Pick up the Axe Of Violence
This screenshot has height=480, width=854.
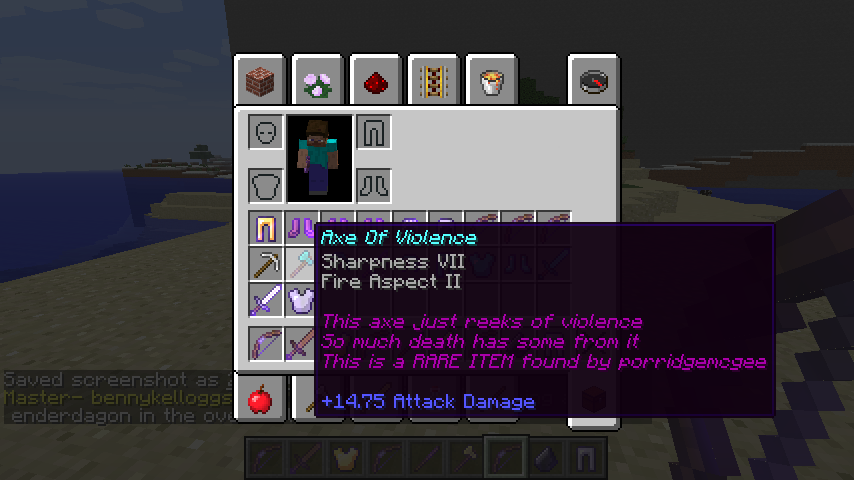click(x=301, y=264)
